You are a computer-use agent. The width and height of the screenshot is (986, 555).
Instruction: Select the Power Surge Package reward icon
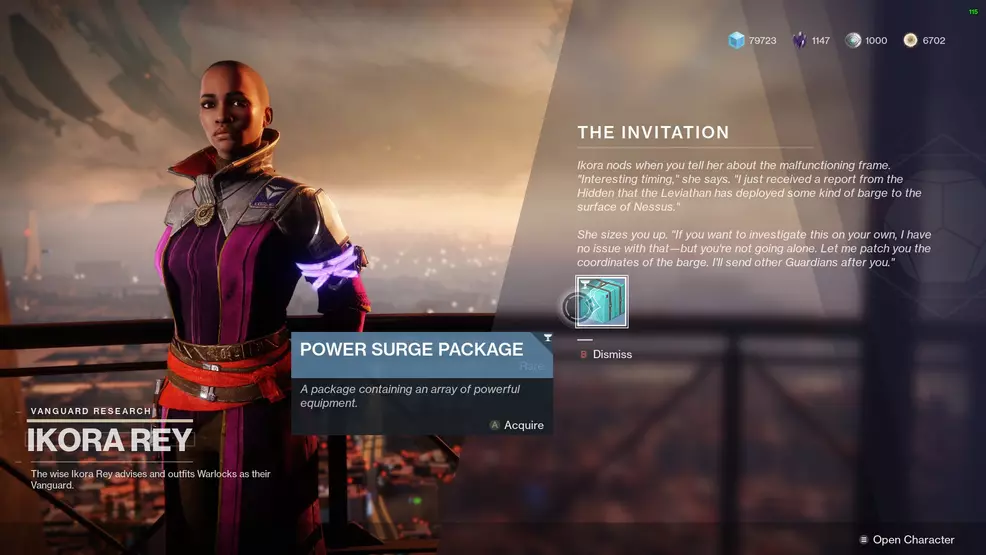pos(602,302)
